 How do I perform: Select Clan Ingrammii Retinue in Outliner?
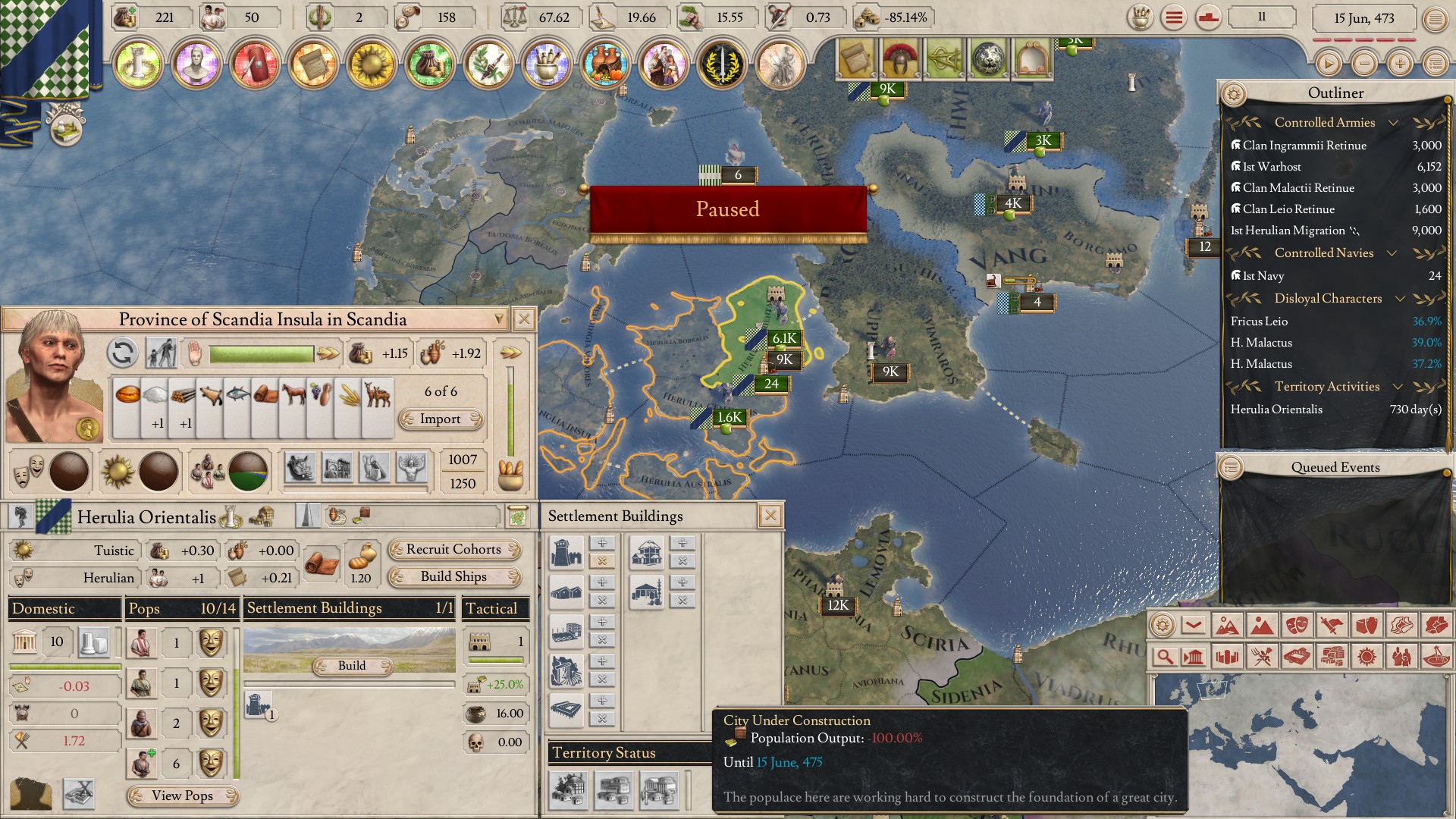pyautogui.click(x=1304, y=145)
